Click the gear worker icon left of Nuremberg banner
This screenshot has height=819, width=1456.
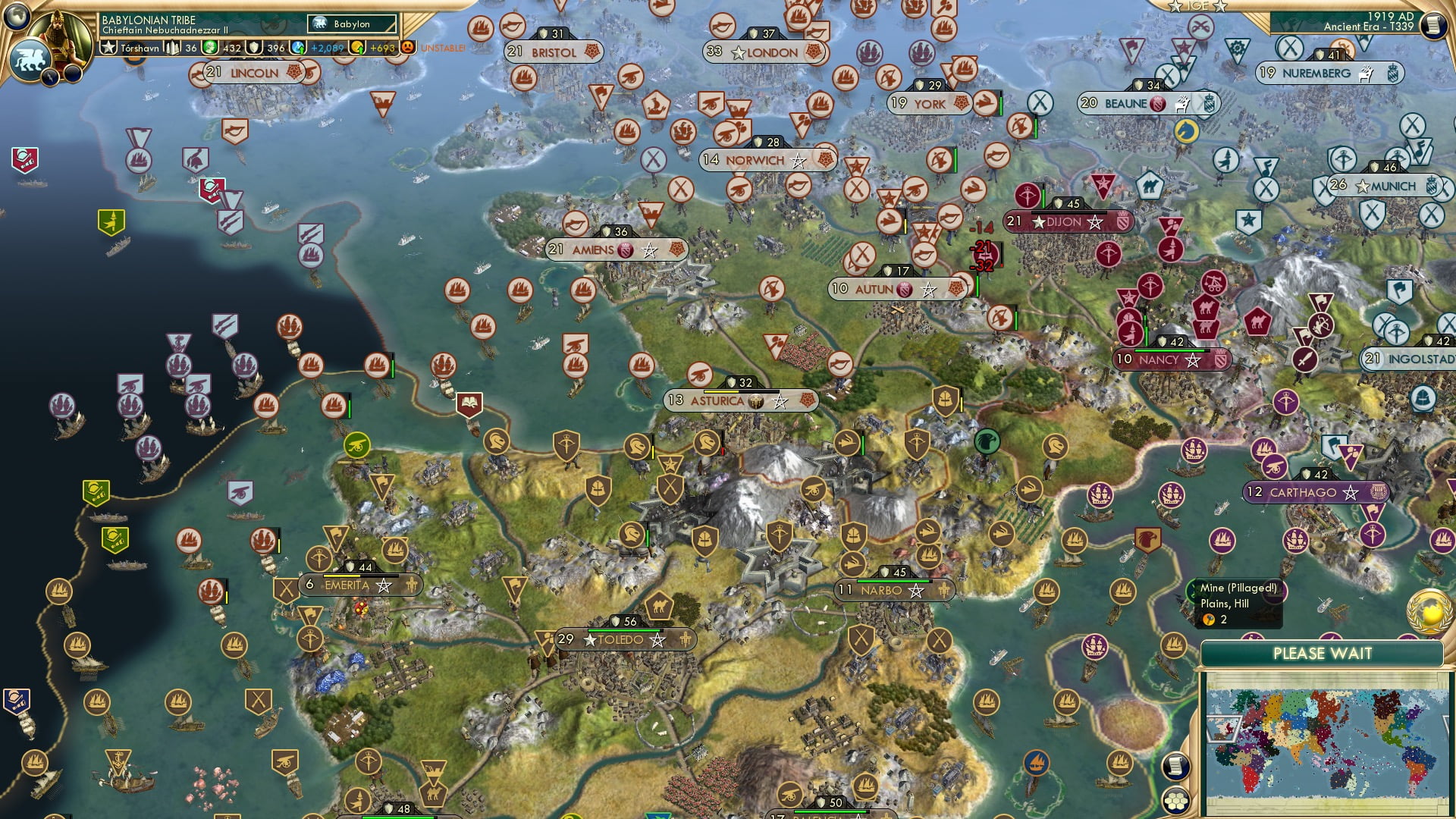(1237, 48)
